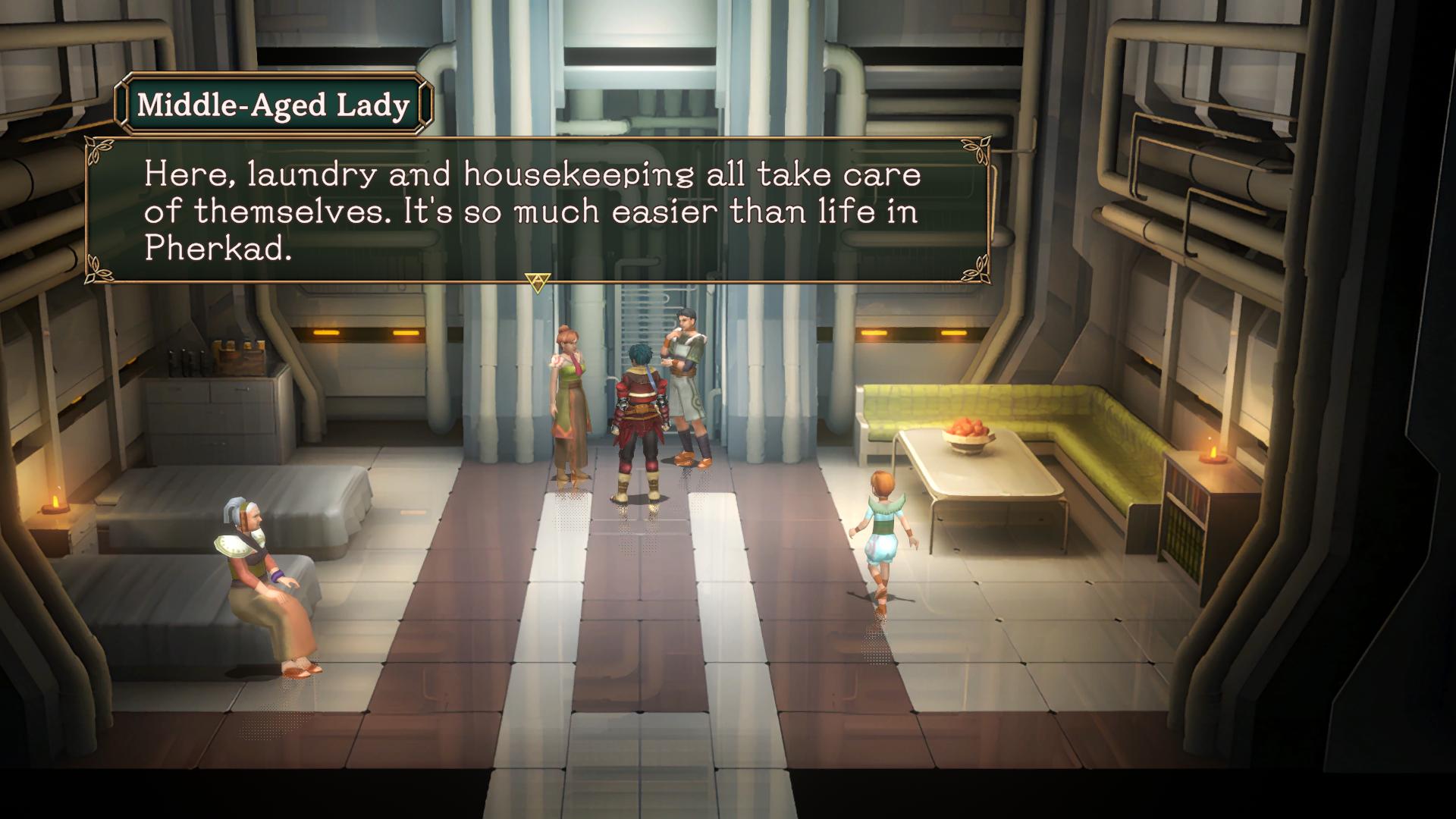Advance the Middle-Aged Lady's dialogue text box
Viewport: 1456px width, 819px height.
pos(538,283)
